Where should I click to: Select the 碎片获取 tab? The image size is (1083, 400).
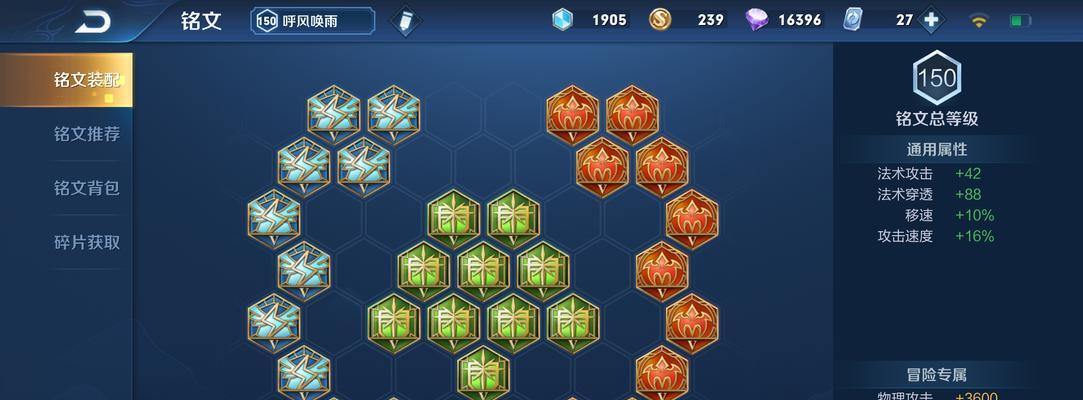click(86, 242)
